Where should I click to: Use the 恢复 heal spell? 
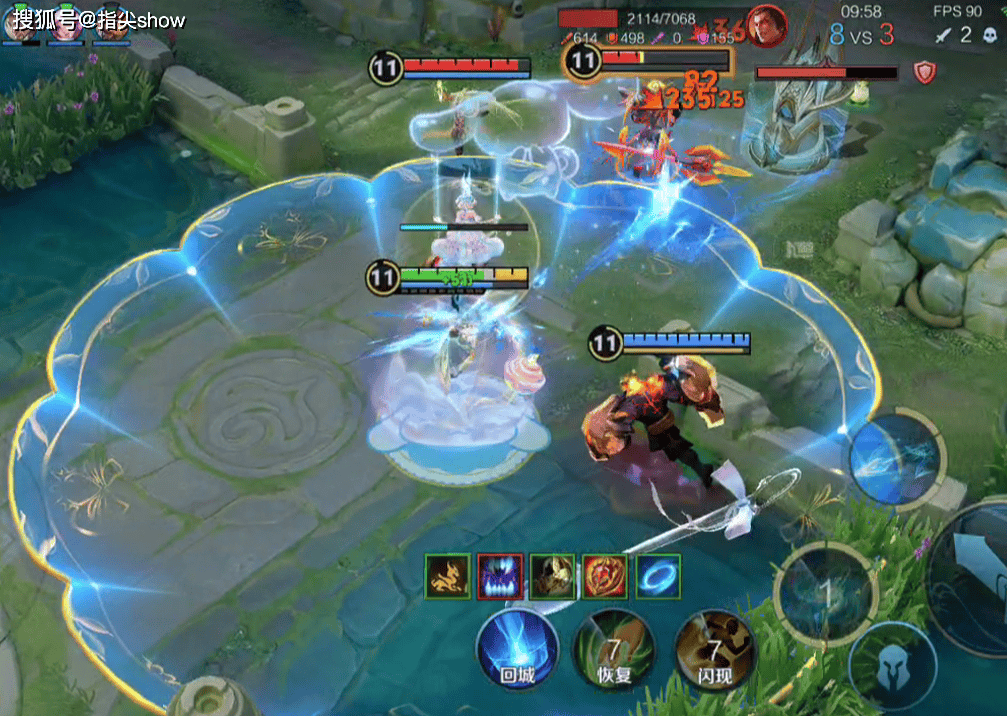(614, 650)
